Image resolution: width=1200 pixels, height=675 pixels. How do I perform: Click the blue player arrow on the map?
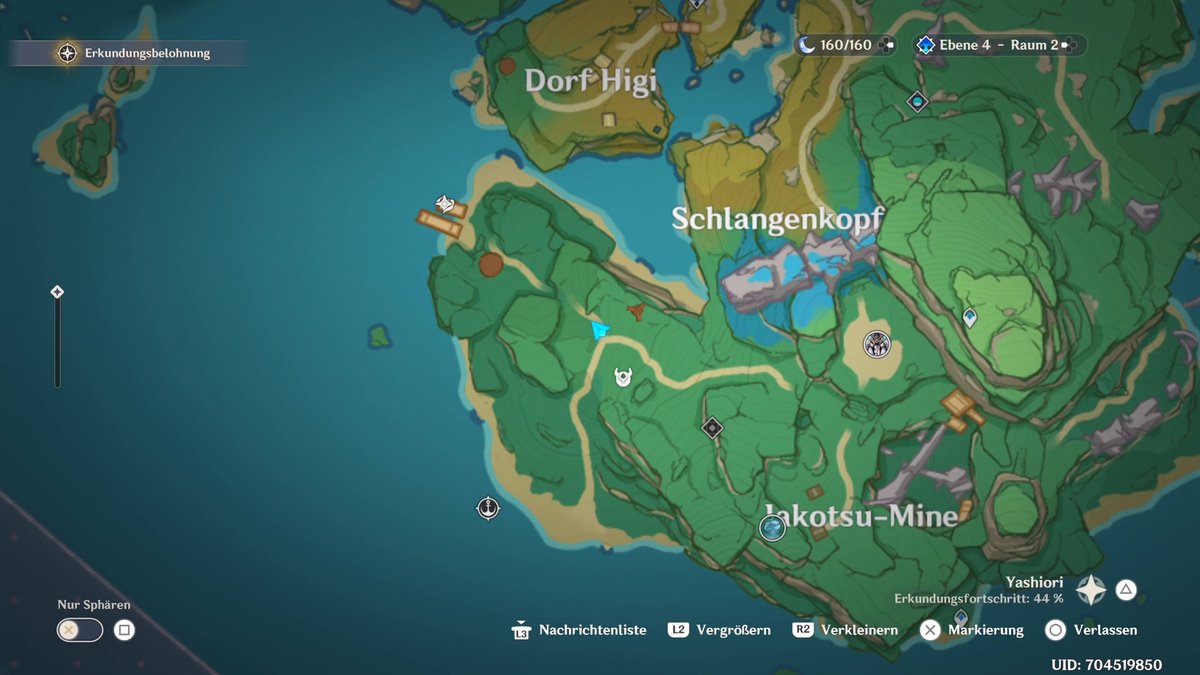pyautogui.click(x=600, y=330)
